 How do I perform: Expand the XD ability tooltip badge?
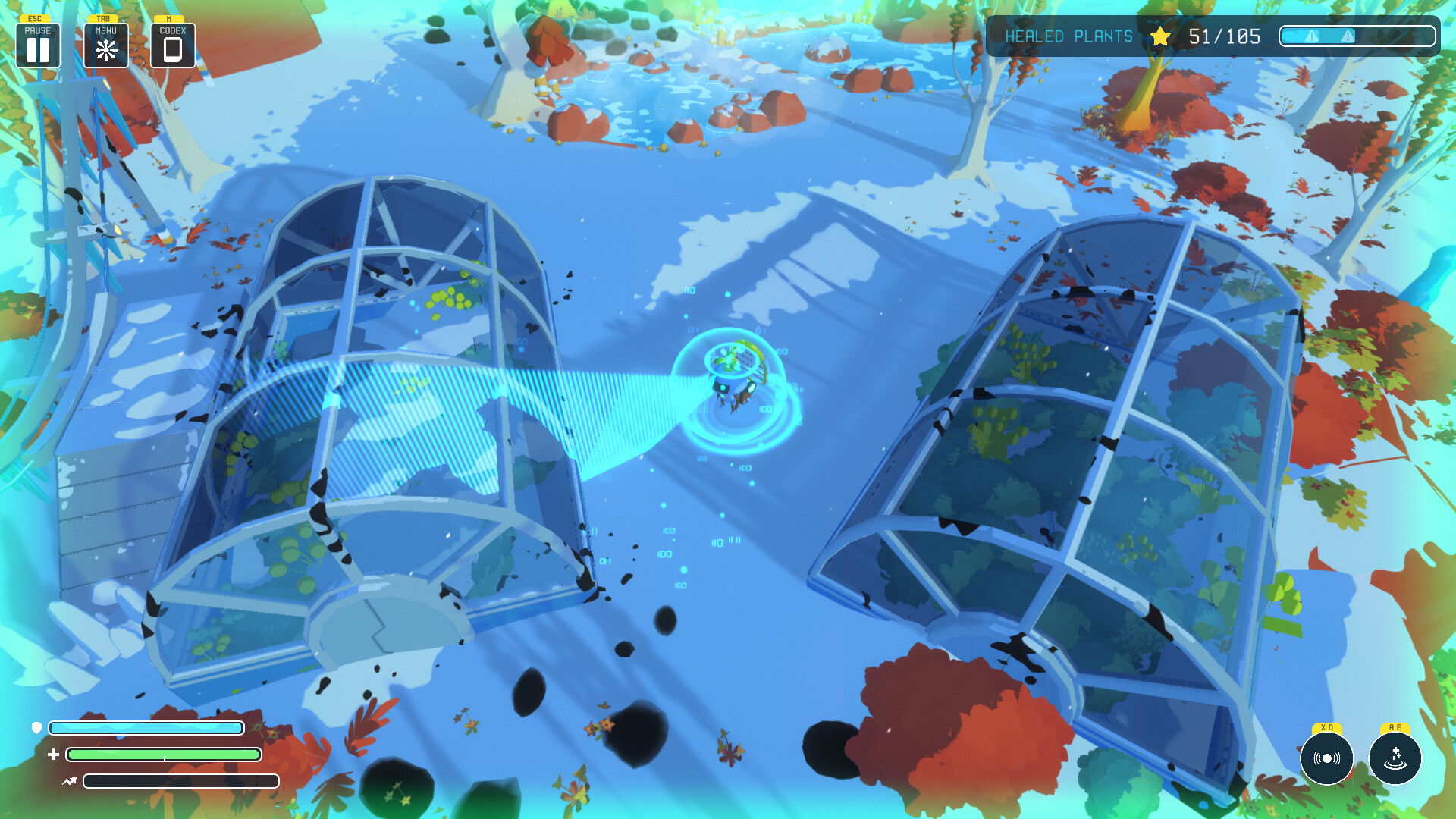[1326, 727]
